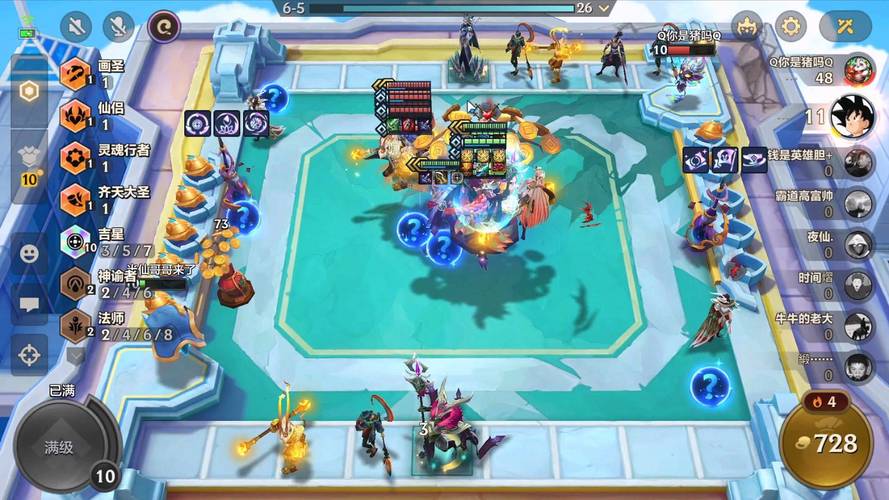Toggle the microphone mute button
This screenshot has height=500, width=889.
tap(119, 26)
